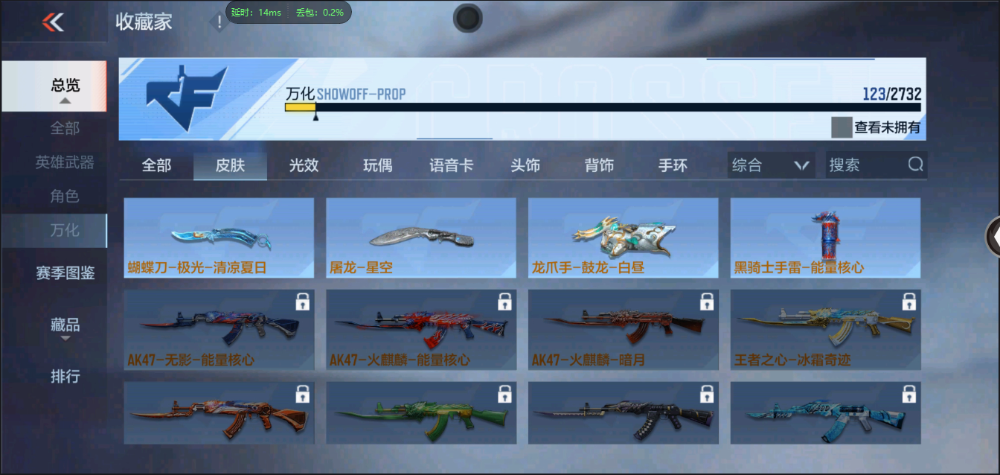Viewport: 1000px width, 475px height.
Task: Open the 排行 ranking page
Action: (65, 377)
